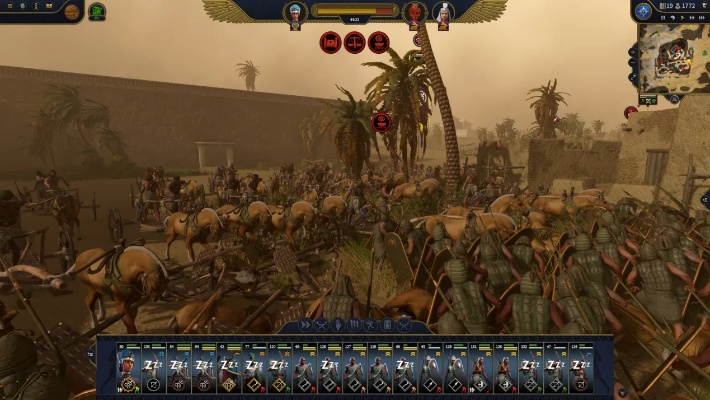The width and height of the screenshot is (710, 400).
Task: Click the first red circular icon under the balance bar
Action: click(331, 42)
